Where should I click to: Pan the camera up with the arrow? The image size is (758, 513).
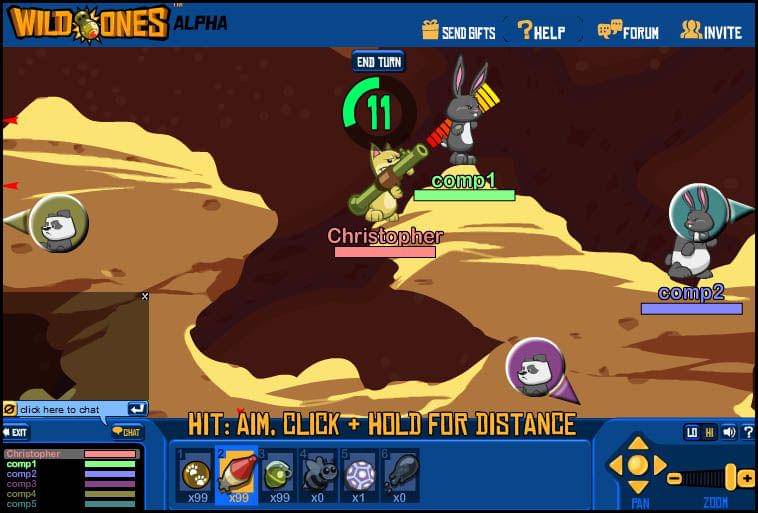pyautogui.click(x=638, y=444)
